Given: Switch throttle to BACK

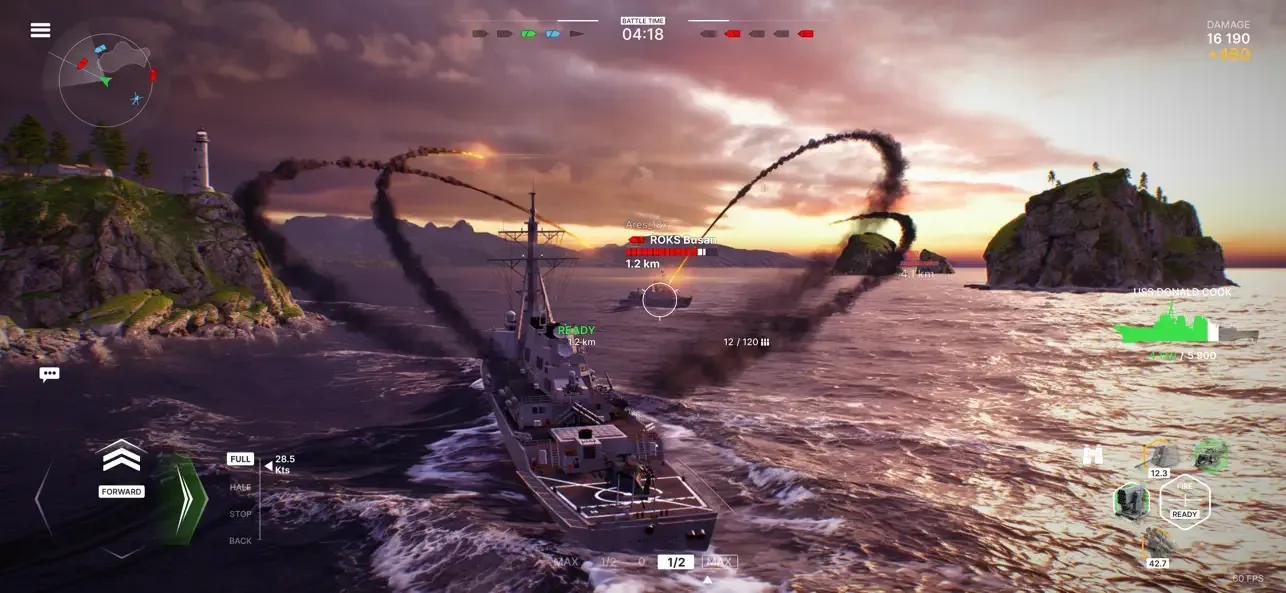Looking at the screenshot, I should click(240, 541).
